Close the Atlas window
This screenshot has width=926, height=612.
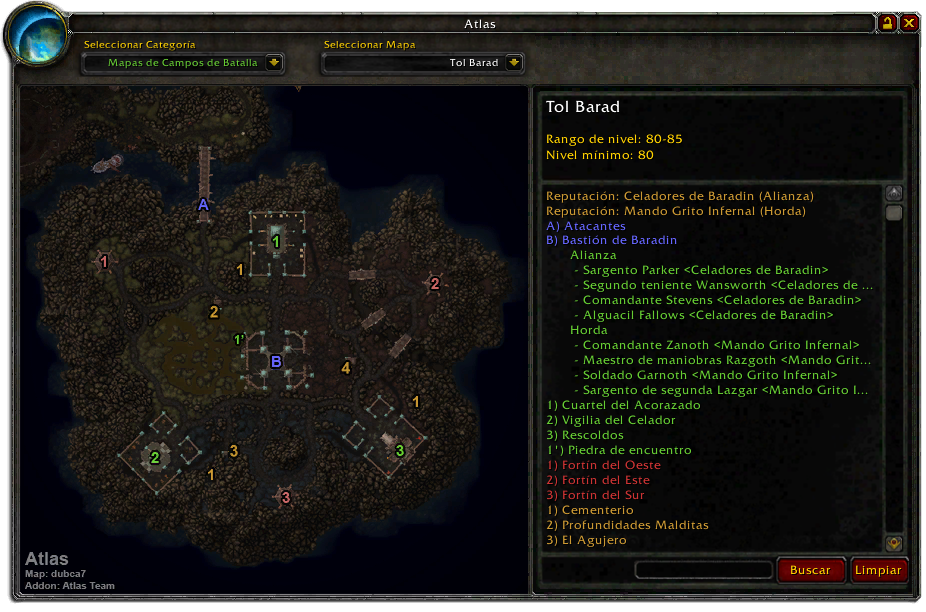(x=909, y=23)
